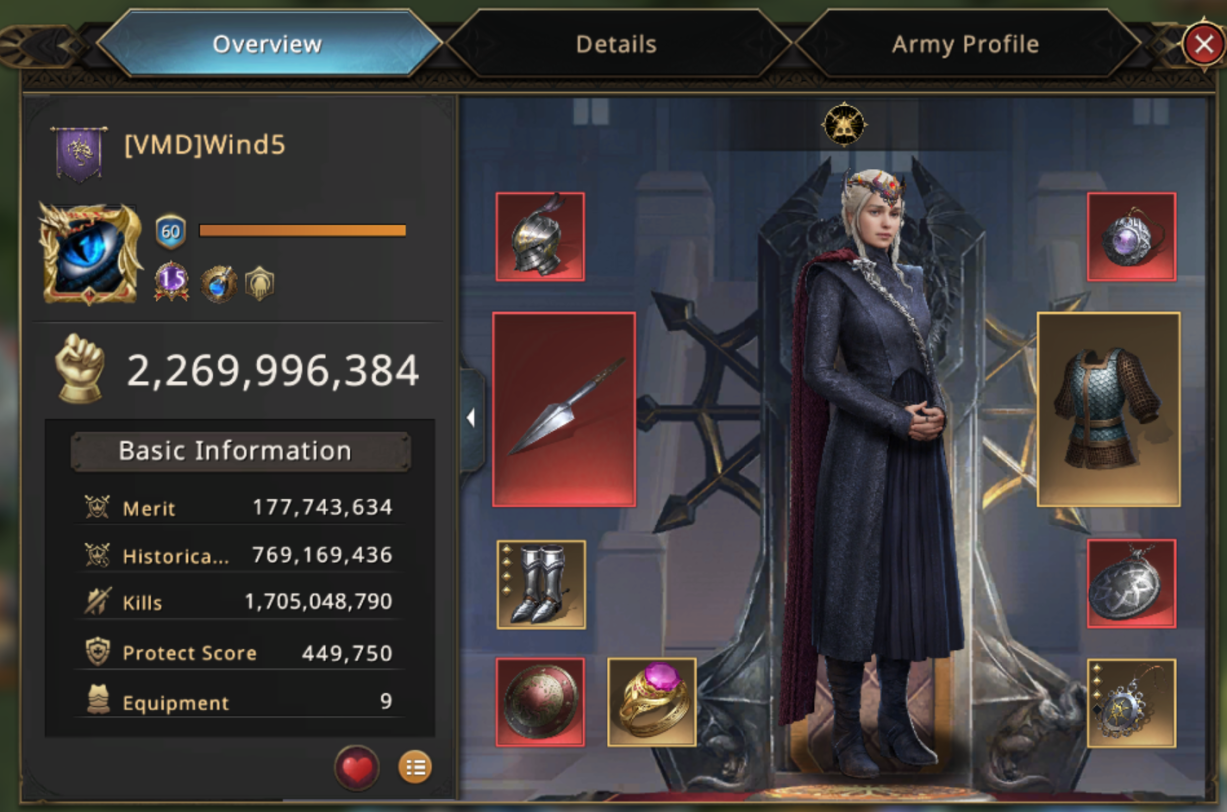Select the silver medallion slot
Viewport: 1227px width, 812px height.
click(1131, 584)
